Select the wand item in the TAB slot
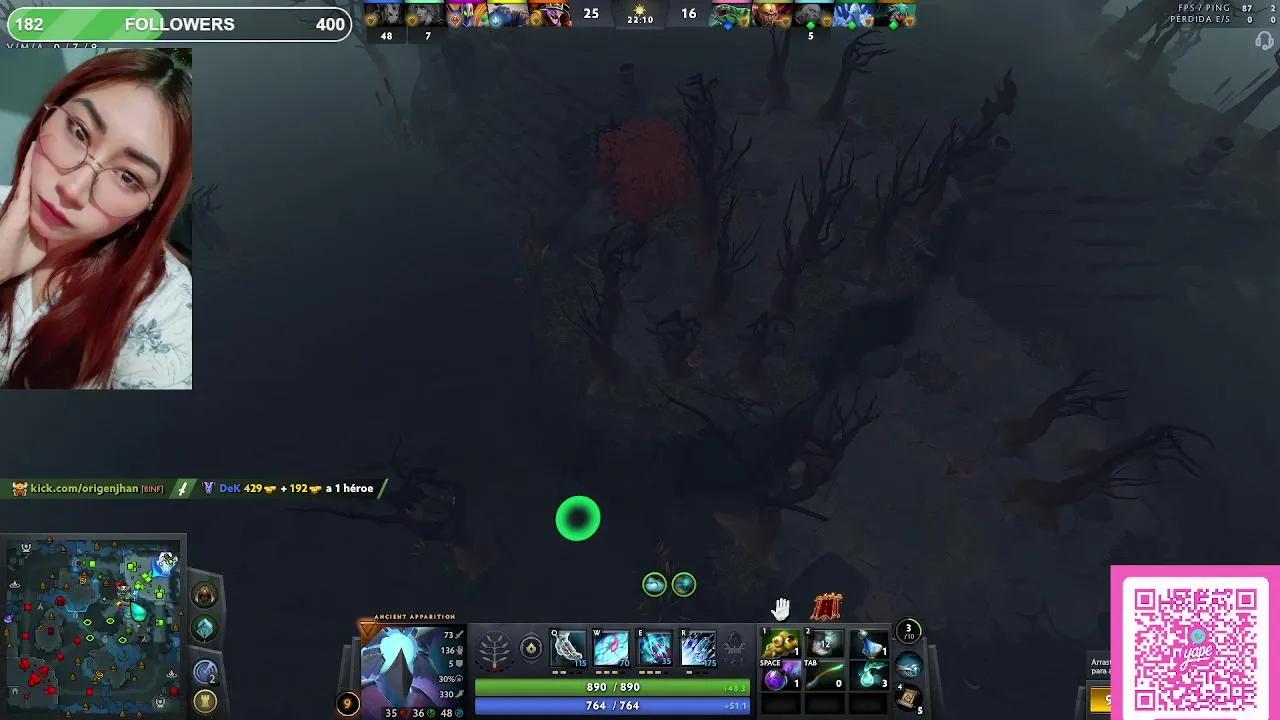 [824, 678]
